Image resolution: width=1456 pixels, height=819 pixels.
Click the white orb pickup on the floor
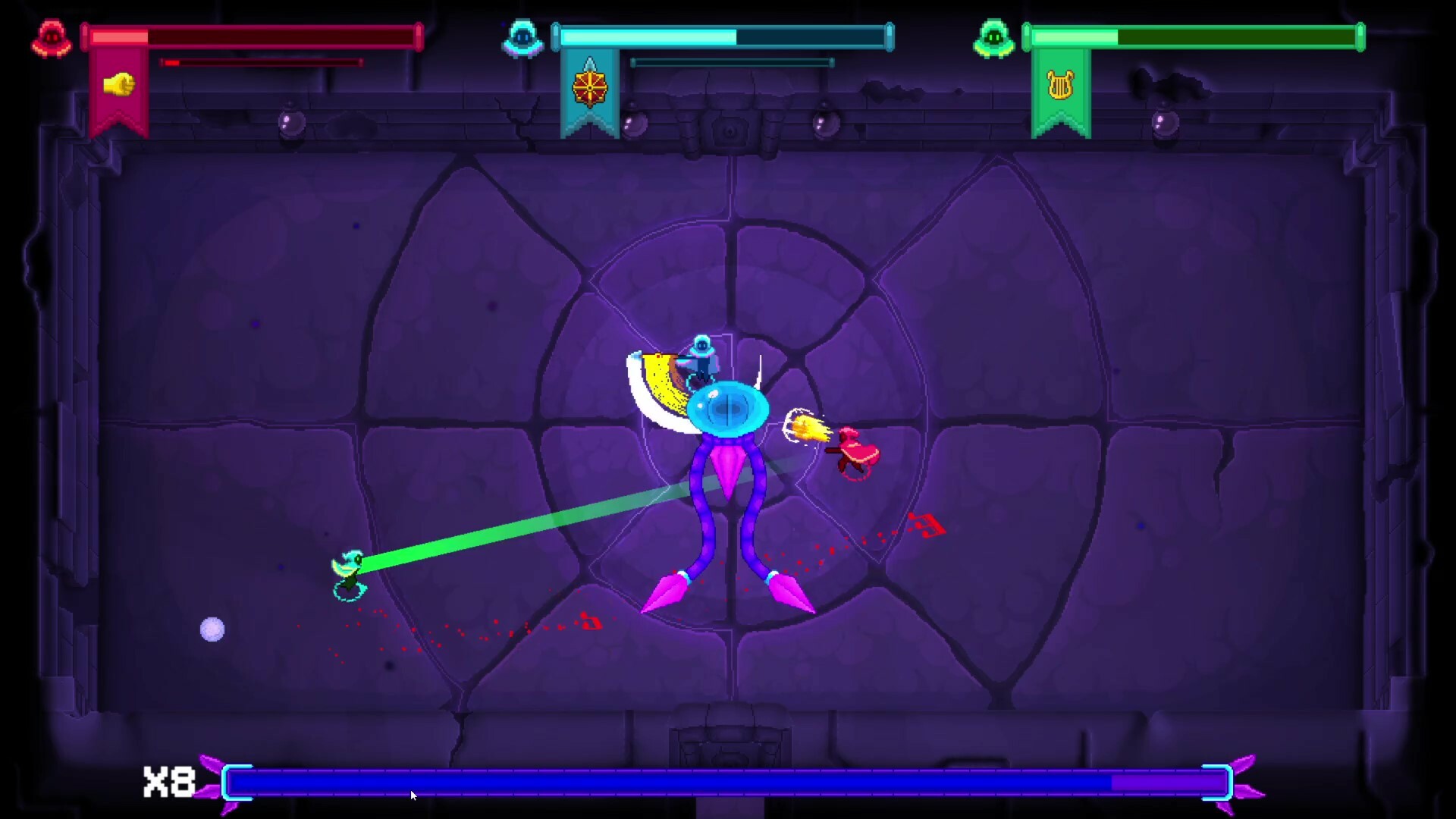pyautogui.click(x=213, y=629)
